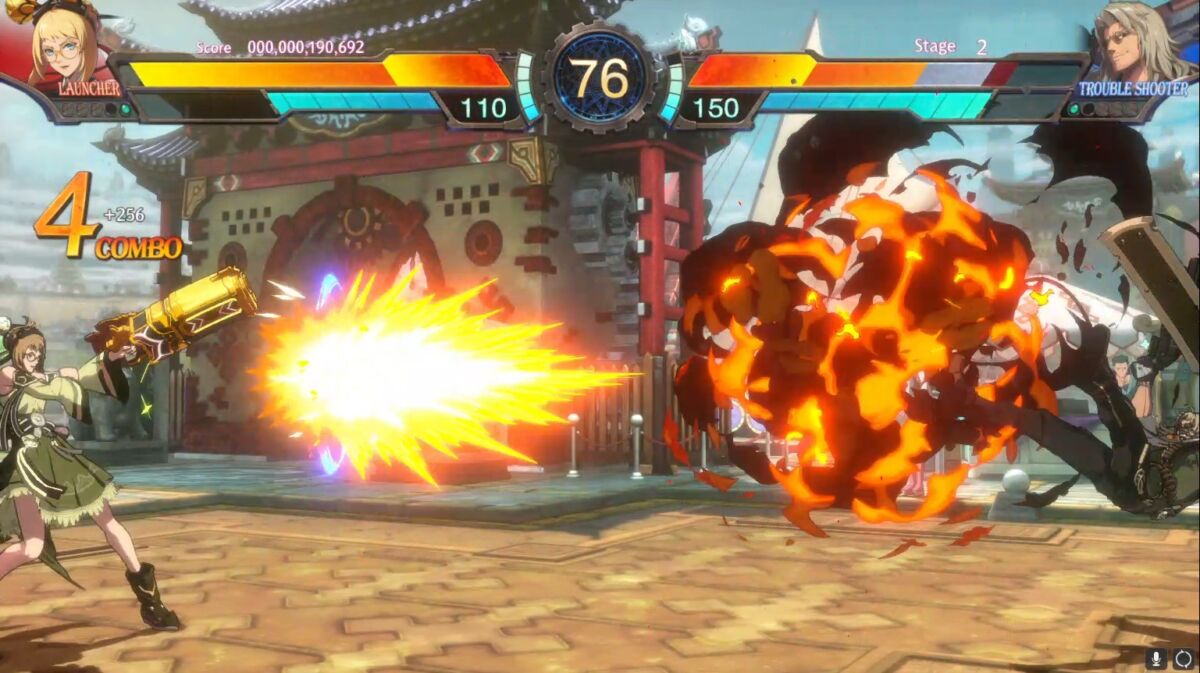Click the circular arrows refresh icon

1183,659
